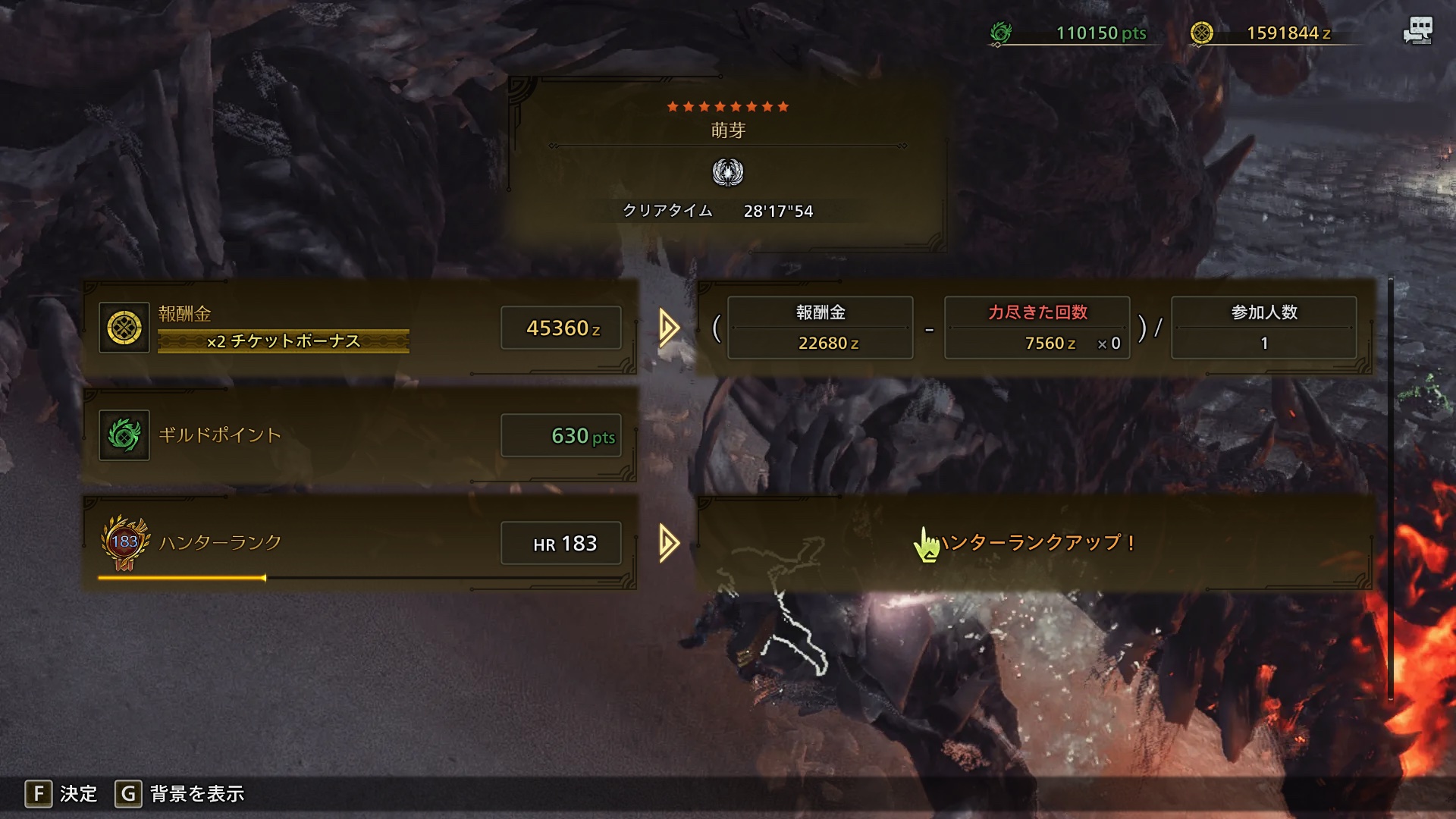Select the ハンターランク row
The image size is (1456, 819).
point(360,543)
